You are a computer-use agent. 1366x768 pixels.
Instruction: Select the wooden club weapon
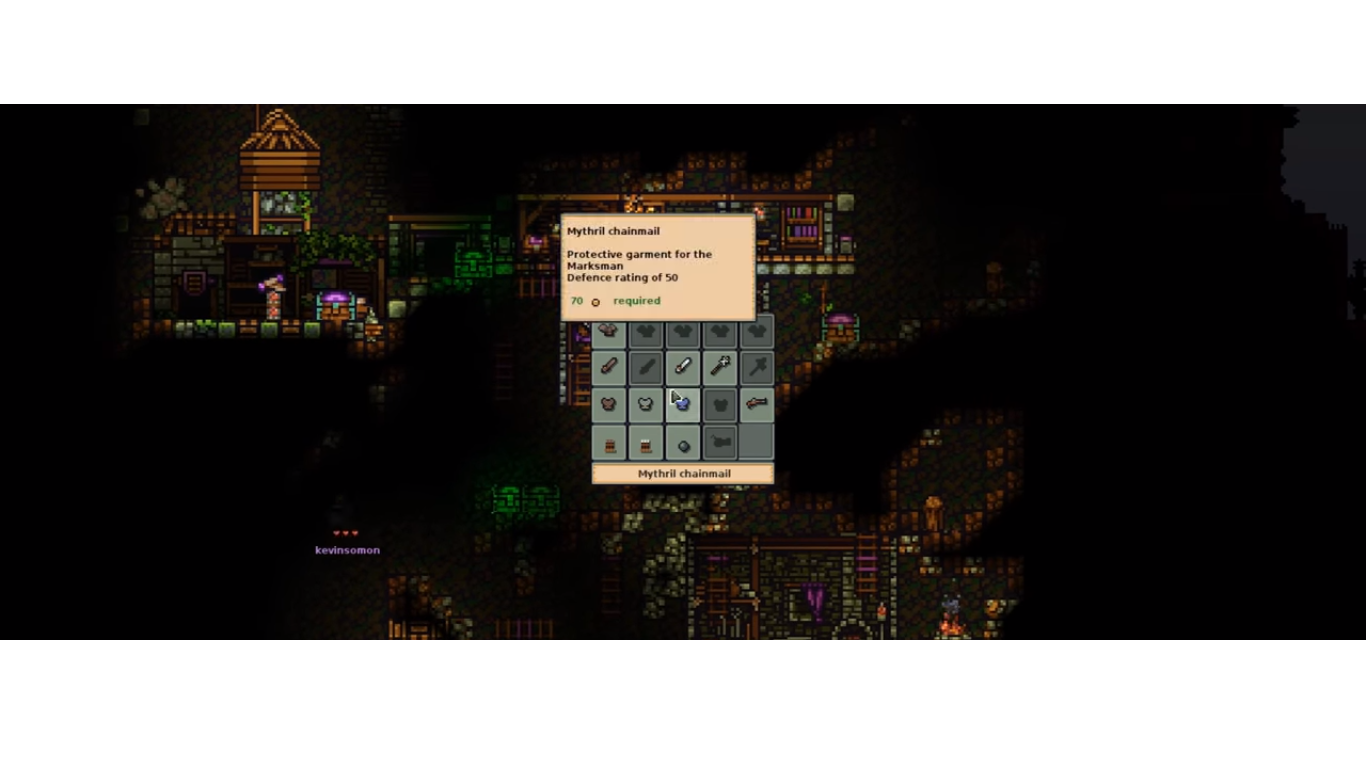tap(609, 367)
